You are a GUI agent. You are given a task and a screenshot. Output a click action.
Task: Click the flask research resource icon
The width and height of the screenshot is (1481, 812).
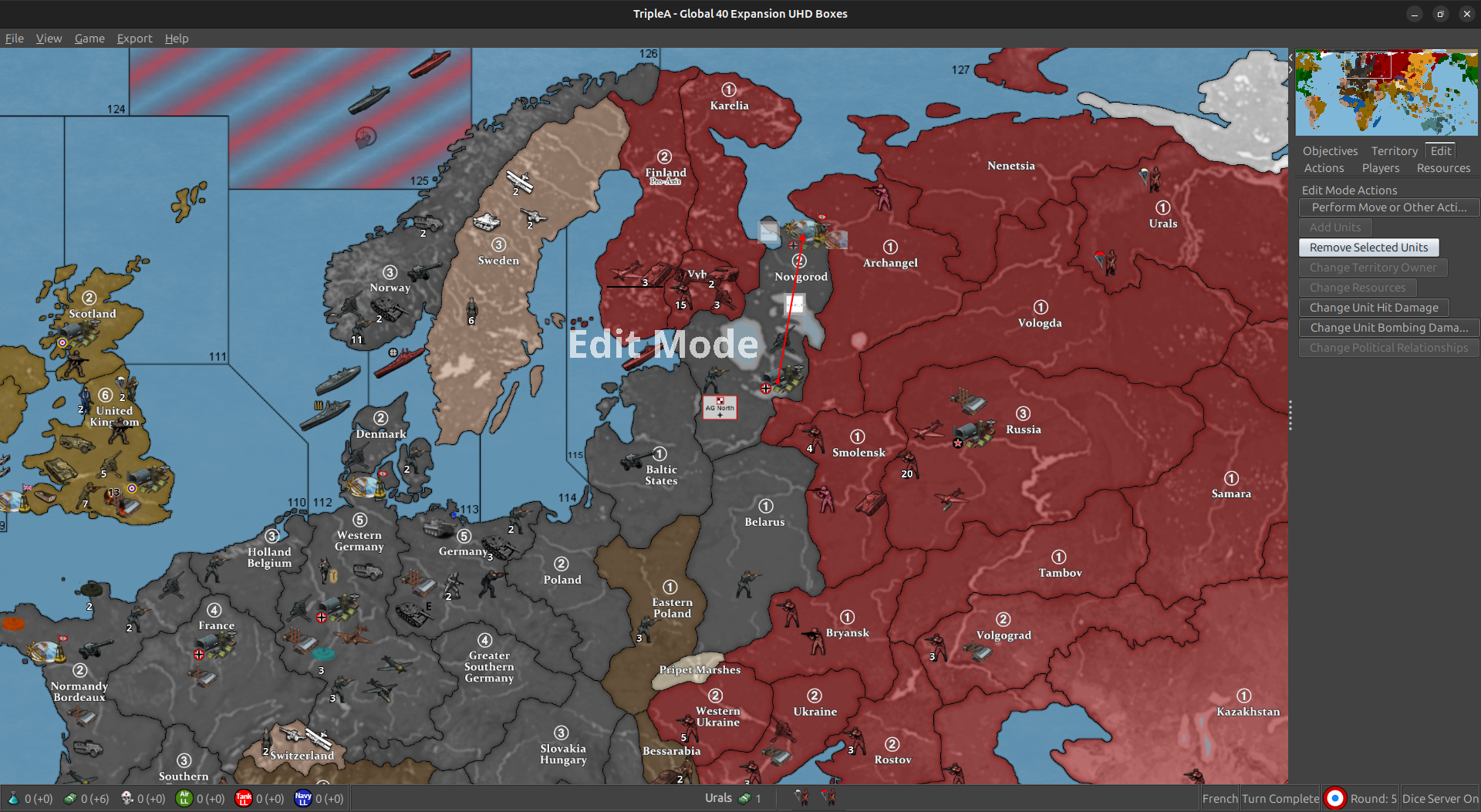point(13,799)
